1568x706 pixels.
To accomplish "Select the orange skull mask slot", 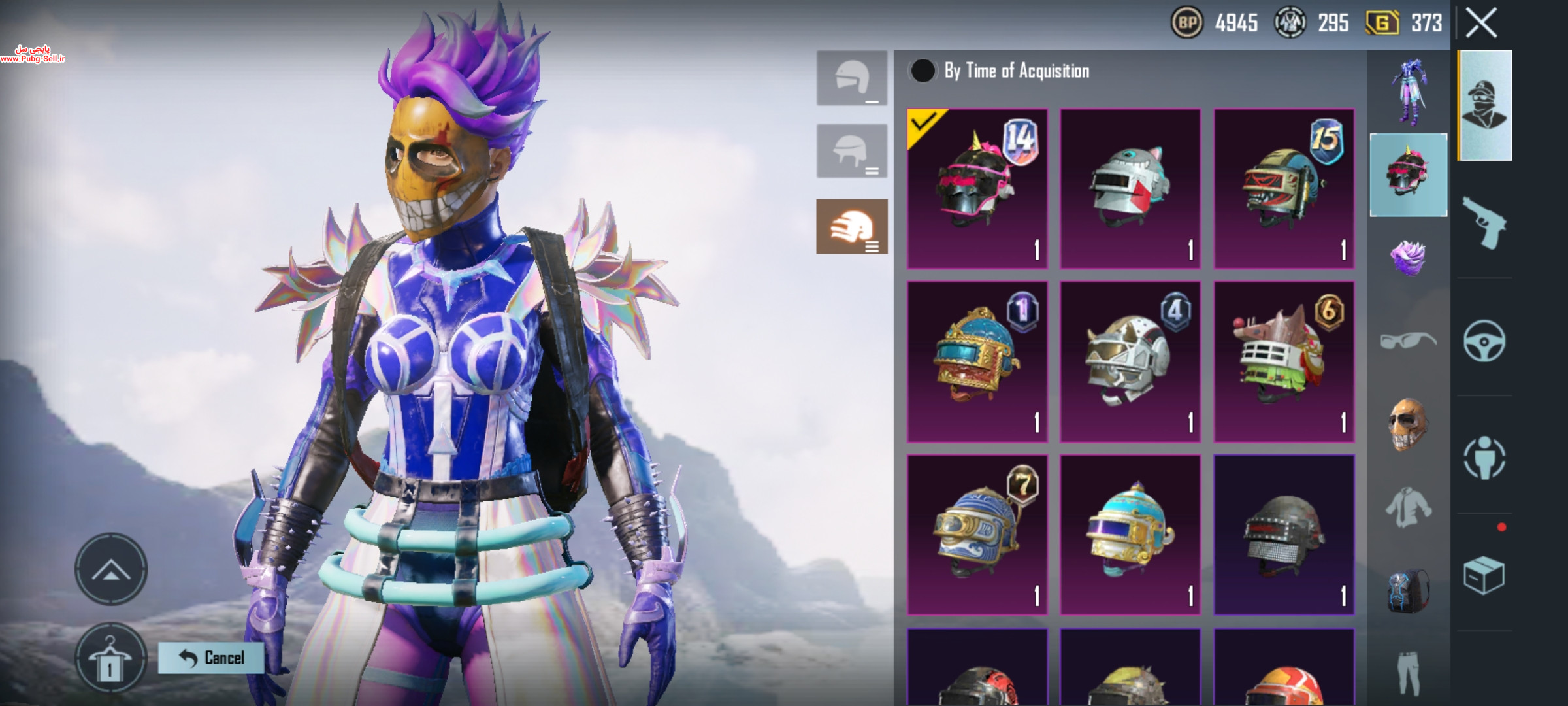I will click(x=1408, y=424).
